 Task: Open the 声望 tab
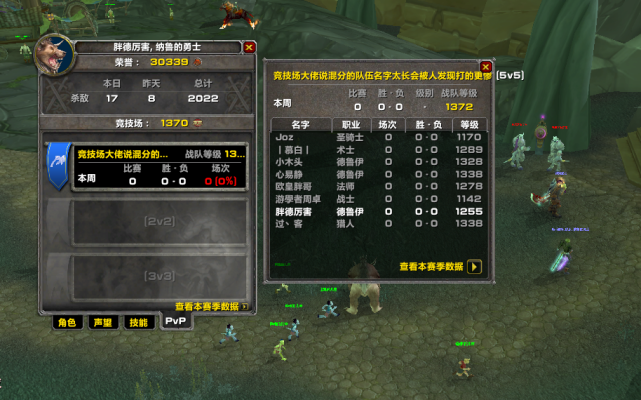click(x=101, y=322)
